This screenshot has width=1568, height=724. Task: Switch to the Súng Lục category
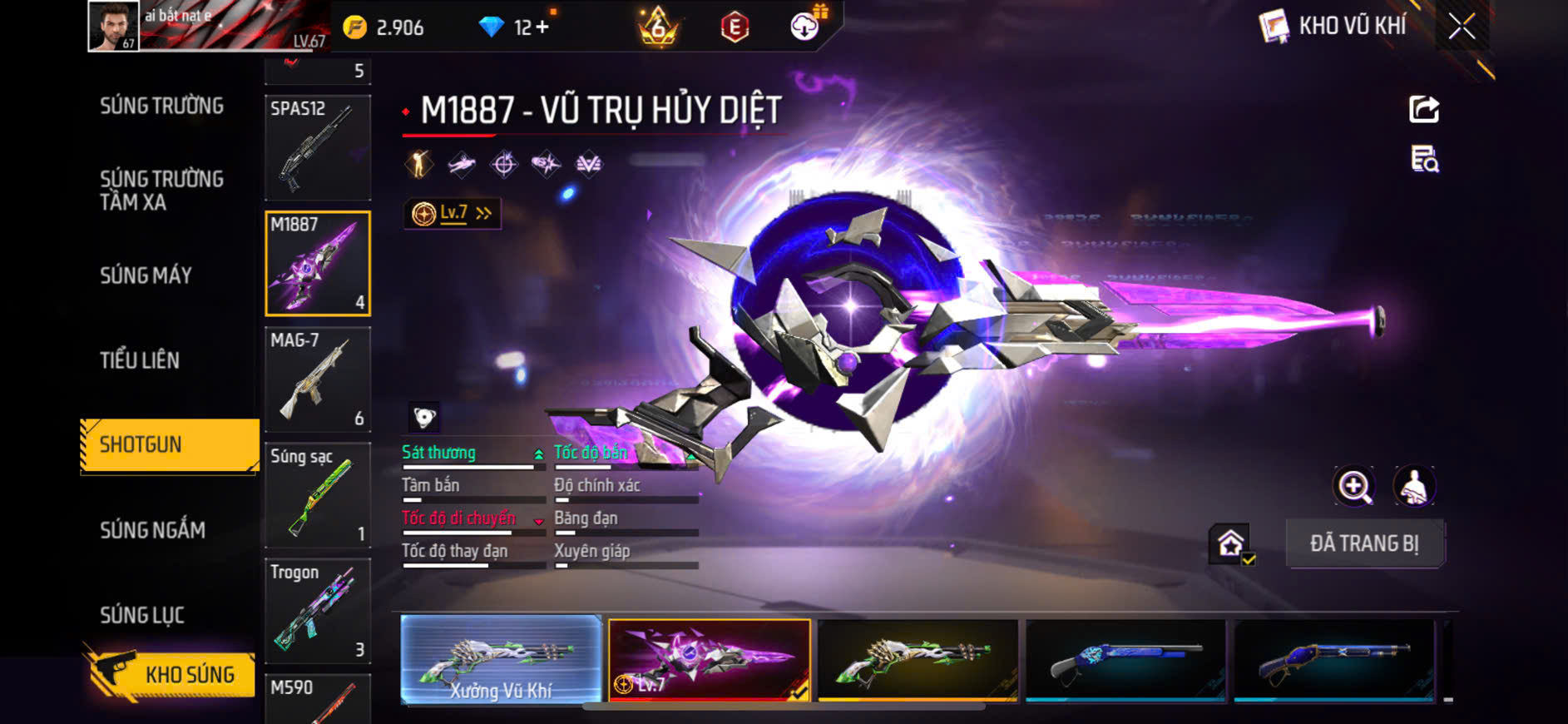(142, 615)
